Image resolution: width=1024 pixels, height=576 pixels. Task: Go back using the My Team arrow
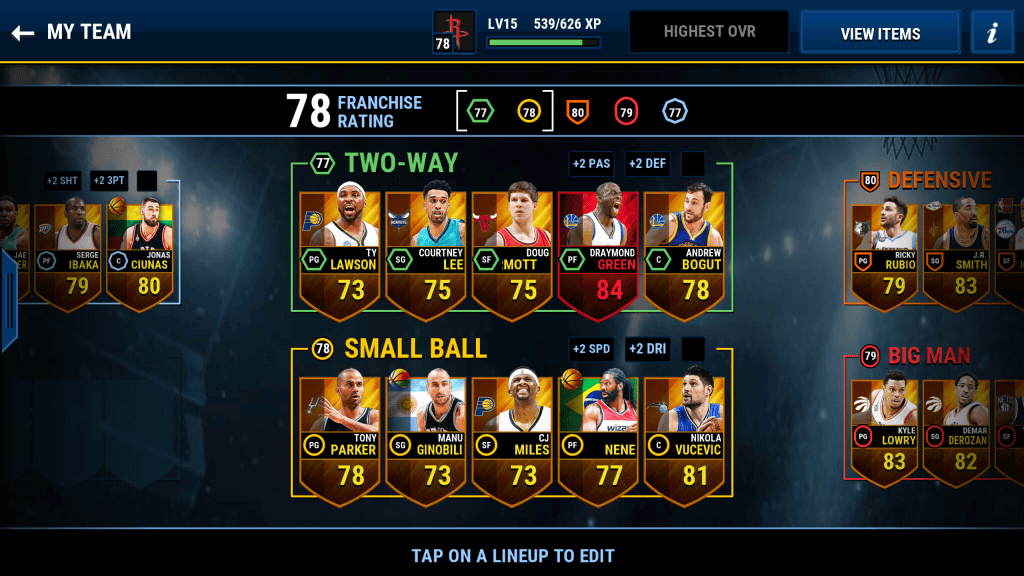tap(23, 33)
